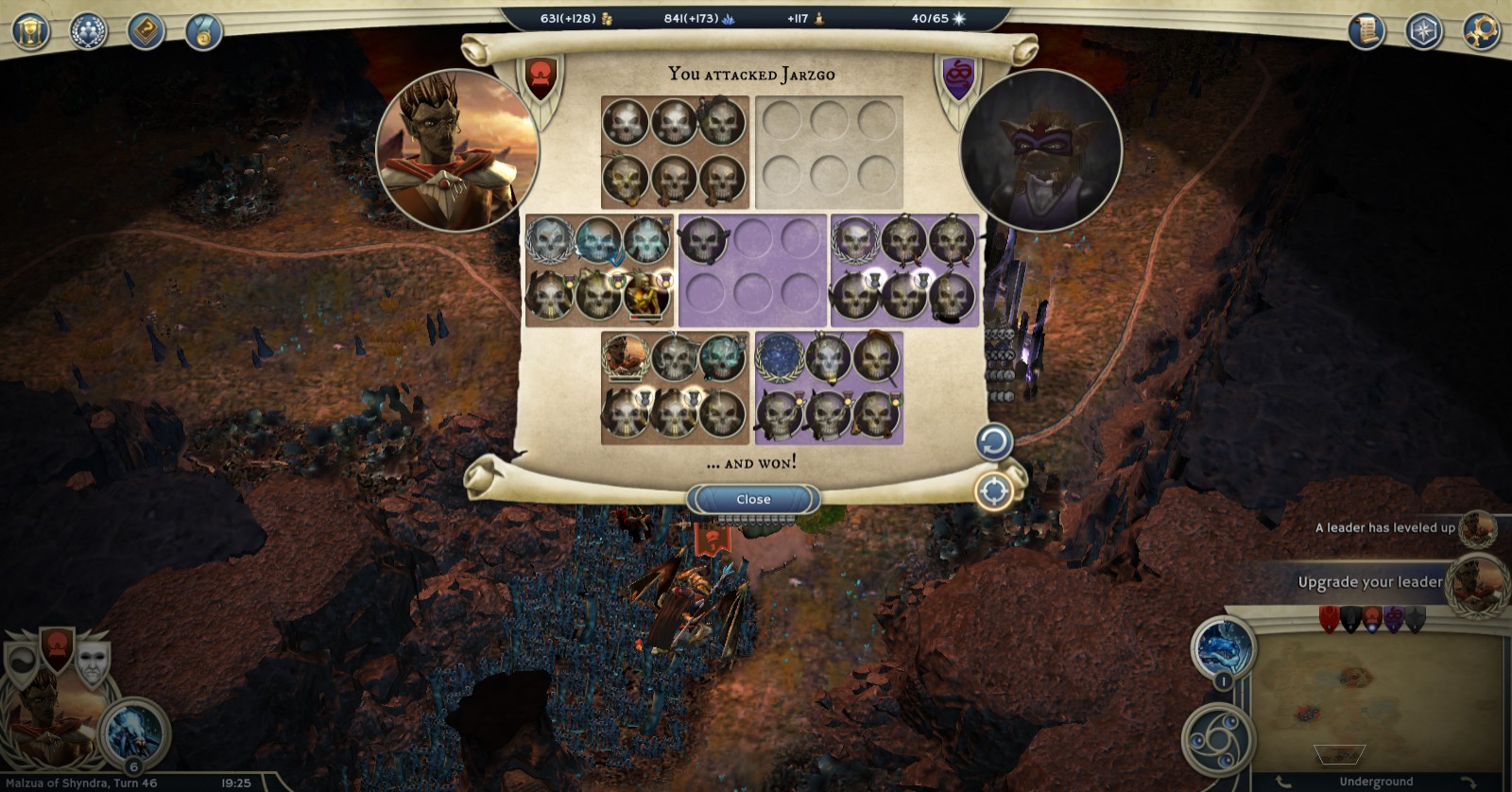Image resolution: width=1512 pixels, height=792 pixels.
Task: Open the gears settings menu
Action: (1481, 31)
